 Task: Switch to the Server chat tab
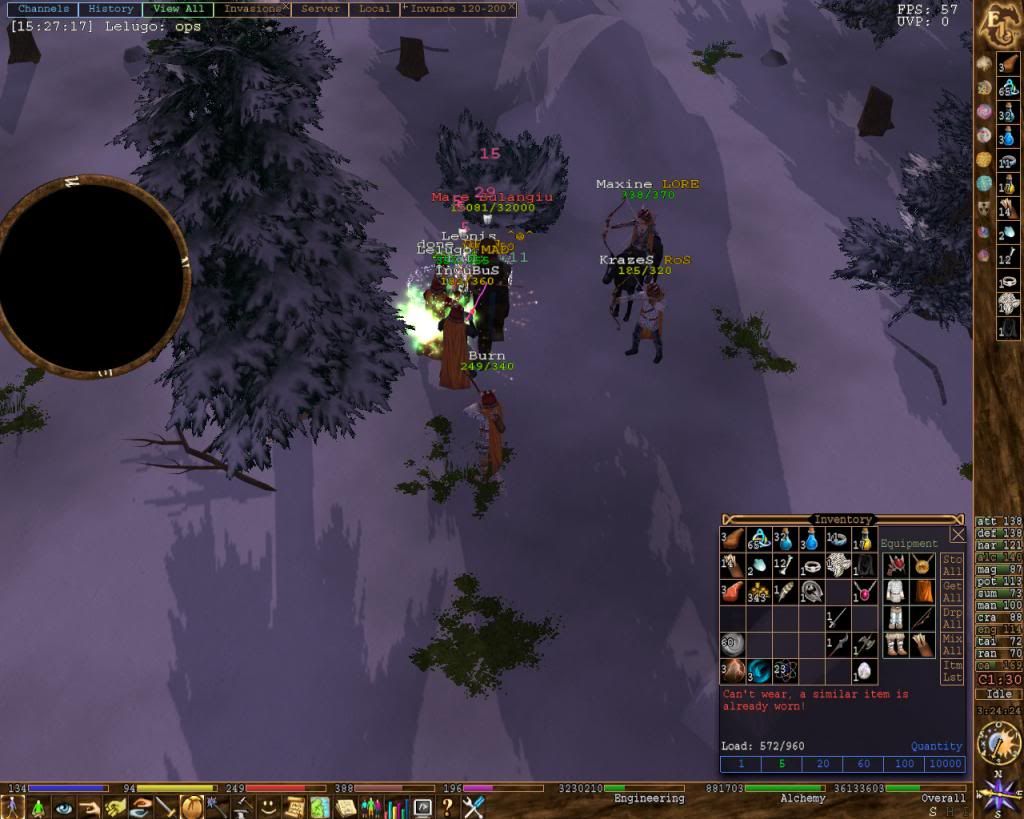[x=320, y=9]
